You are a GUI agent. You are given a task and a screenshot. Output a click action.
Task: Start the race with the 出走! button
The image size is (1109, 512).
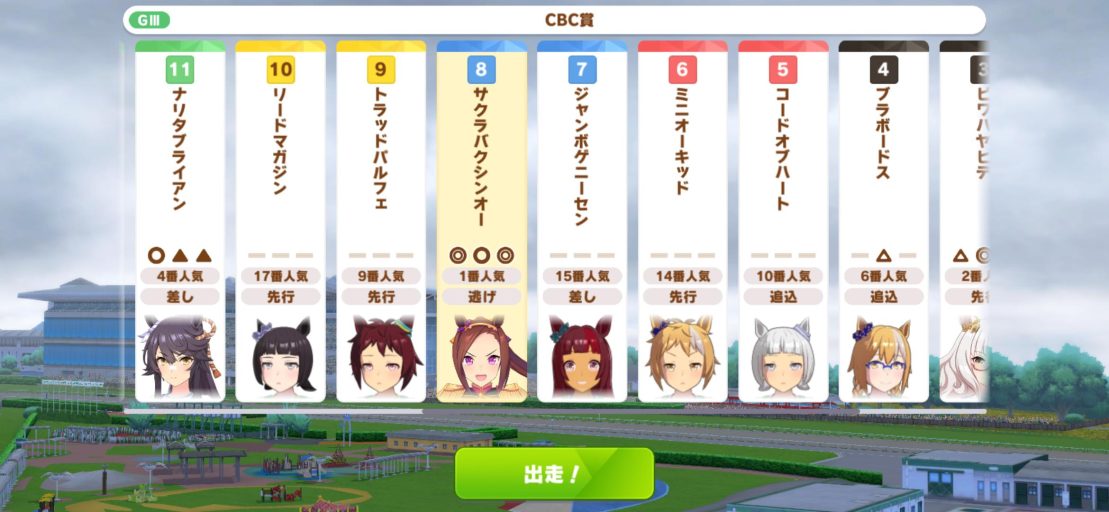553,474
